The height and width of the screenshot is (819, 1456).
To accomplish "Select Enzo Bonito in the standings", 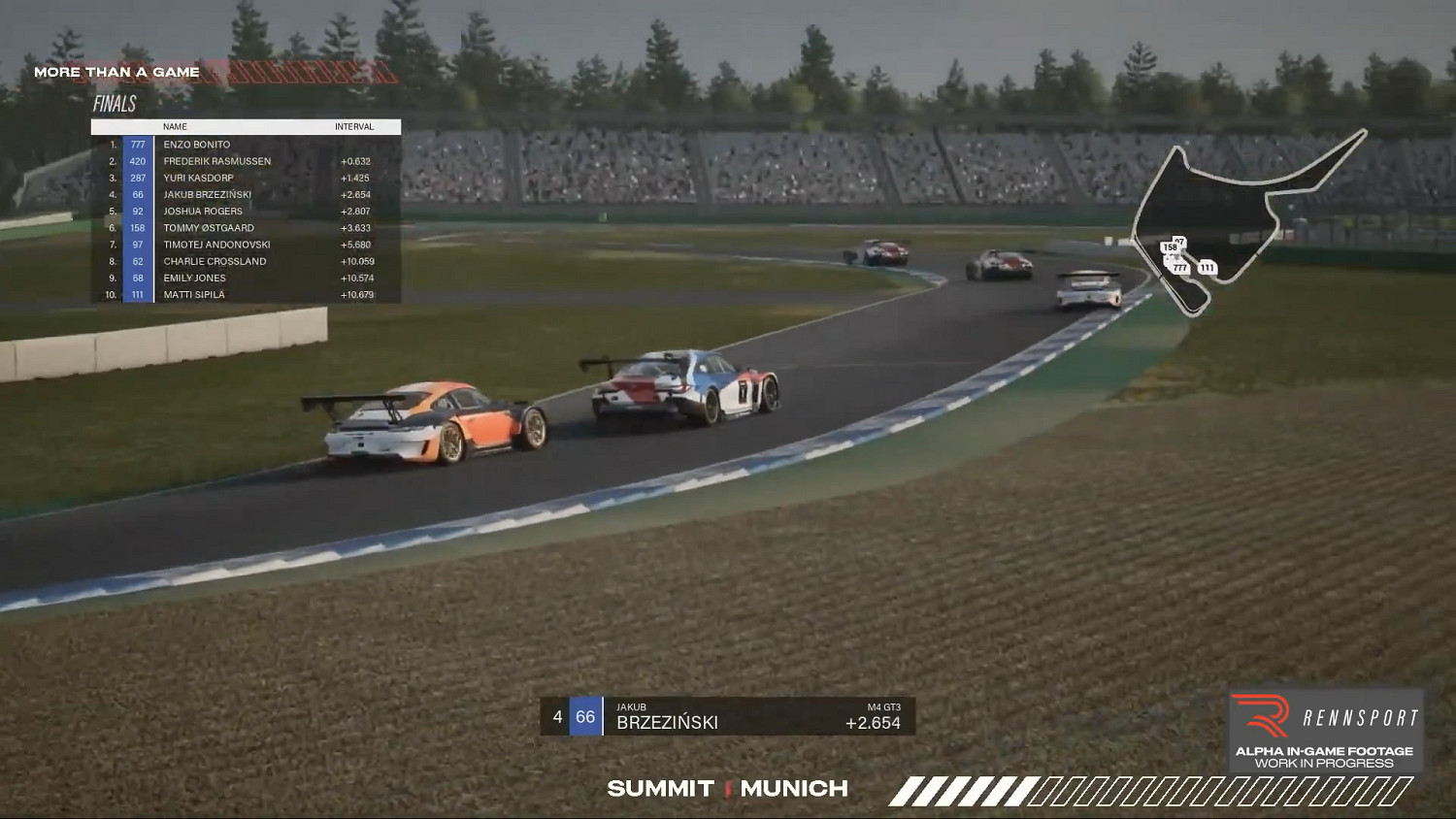I will click(197, 145).
